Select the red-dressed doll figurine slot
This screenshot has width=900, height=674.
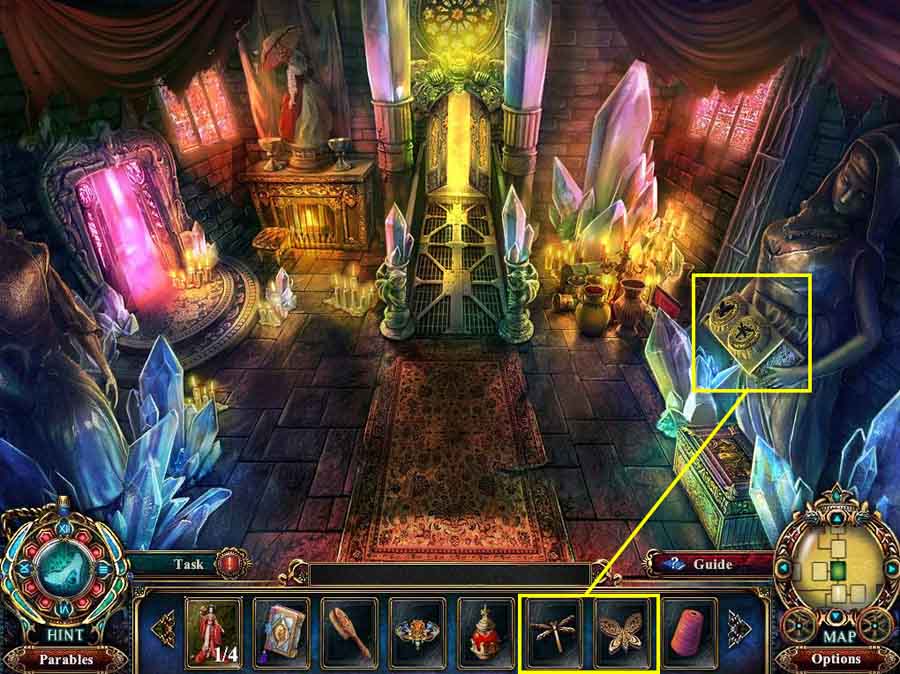(213, 632)
